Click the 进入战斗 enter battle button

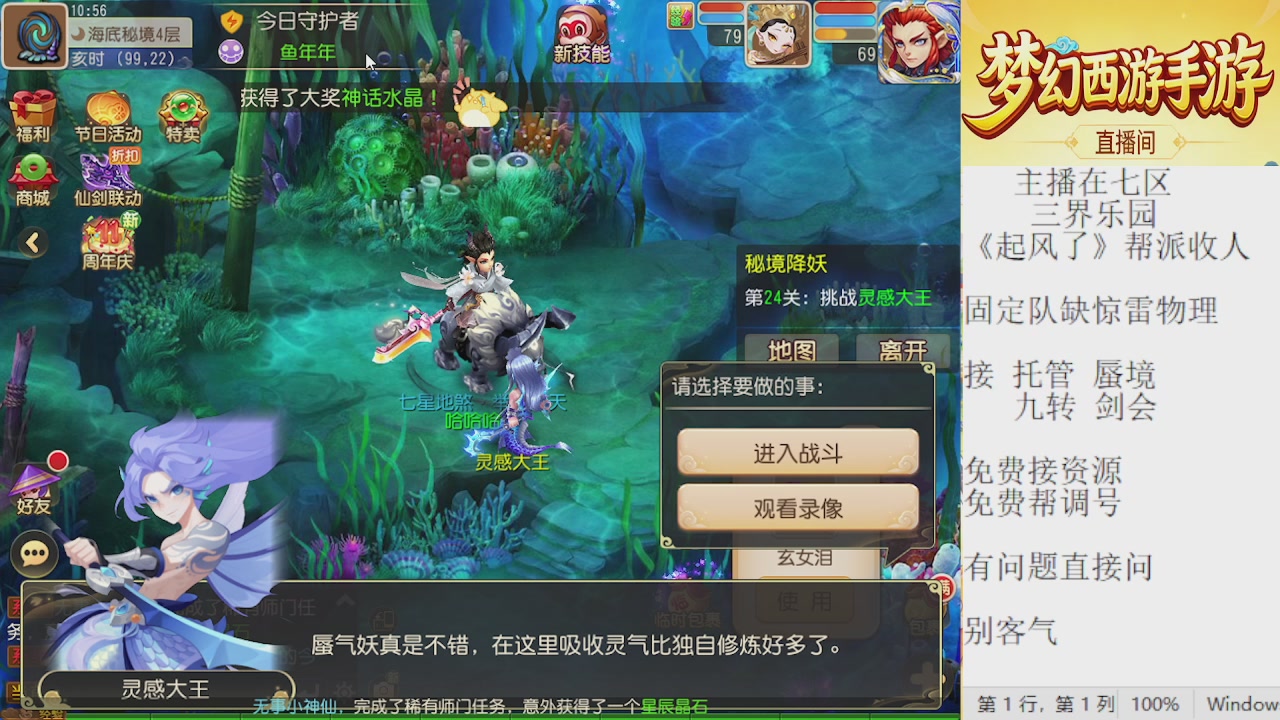797,452
